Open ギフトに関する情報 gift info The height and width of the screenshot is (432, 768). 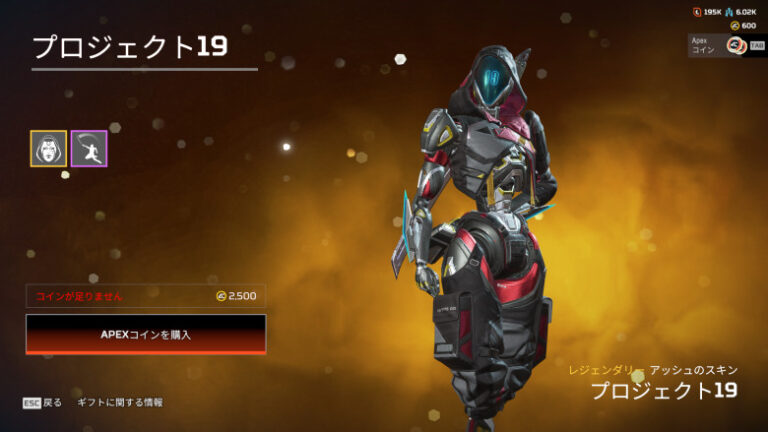pyautogui.click(x=120, y=402)
